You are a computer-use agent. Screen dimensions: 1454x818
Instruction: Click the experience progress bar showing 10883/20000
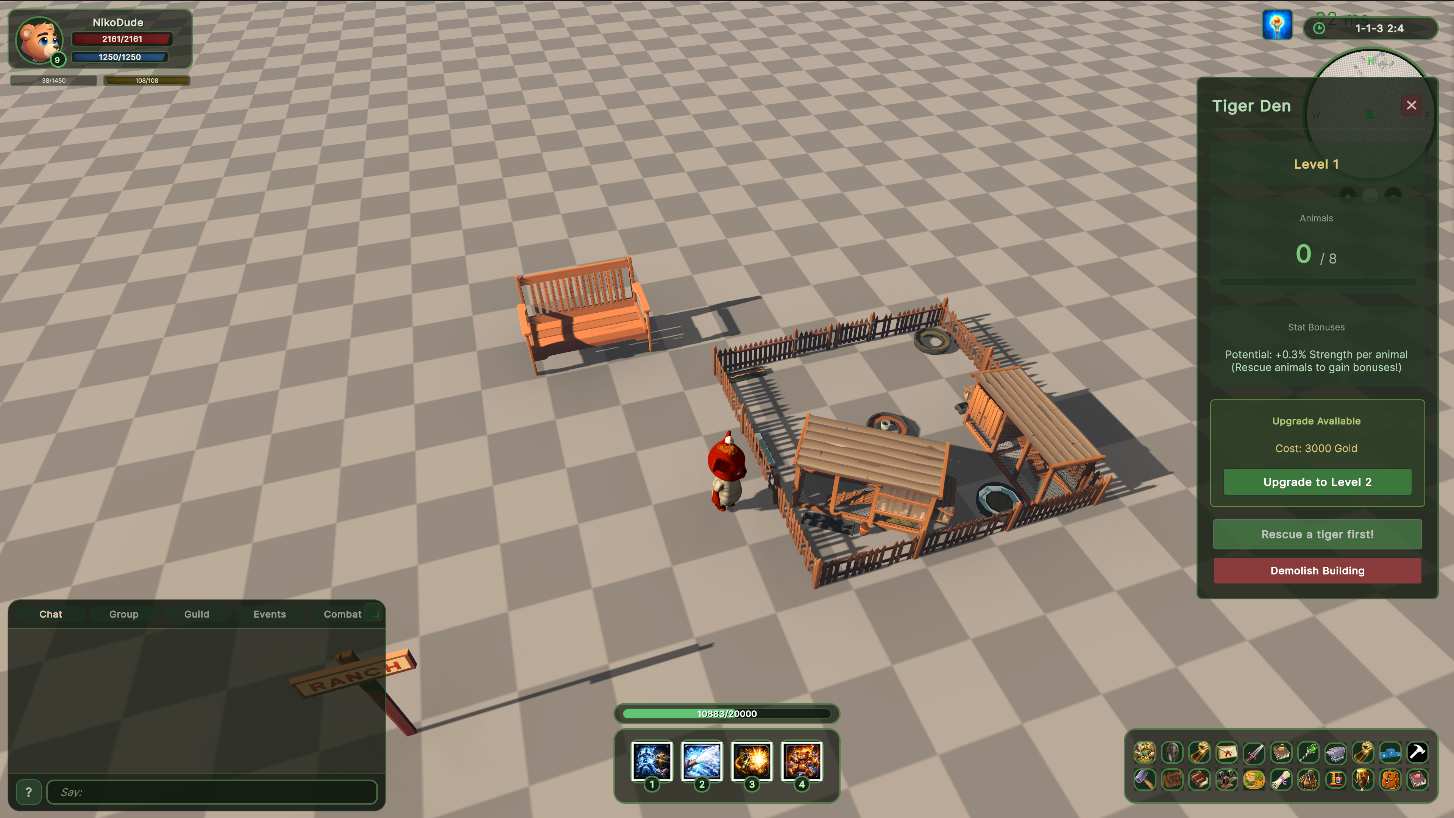point(726,713)
